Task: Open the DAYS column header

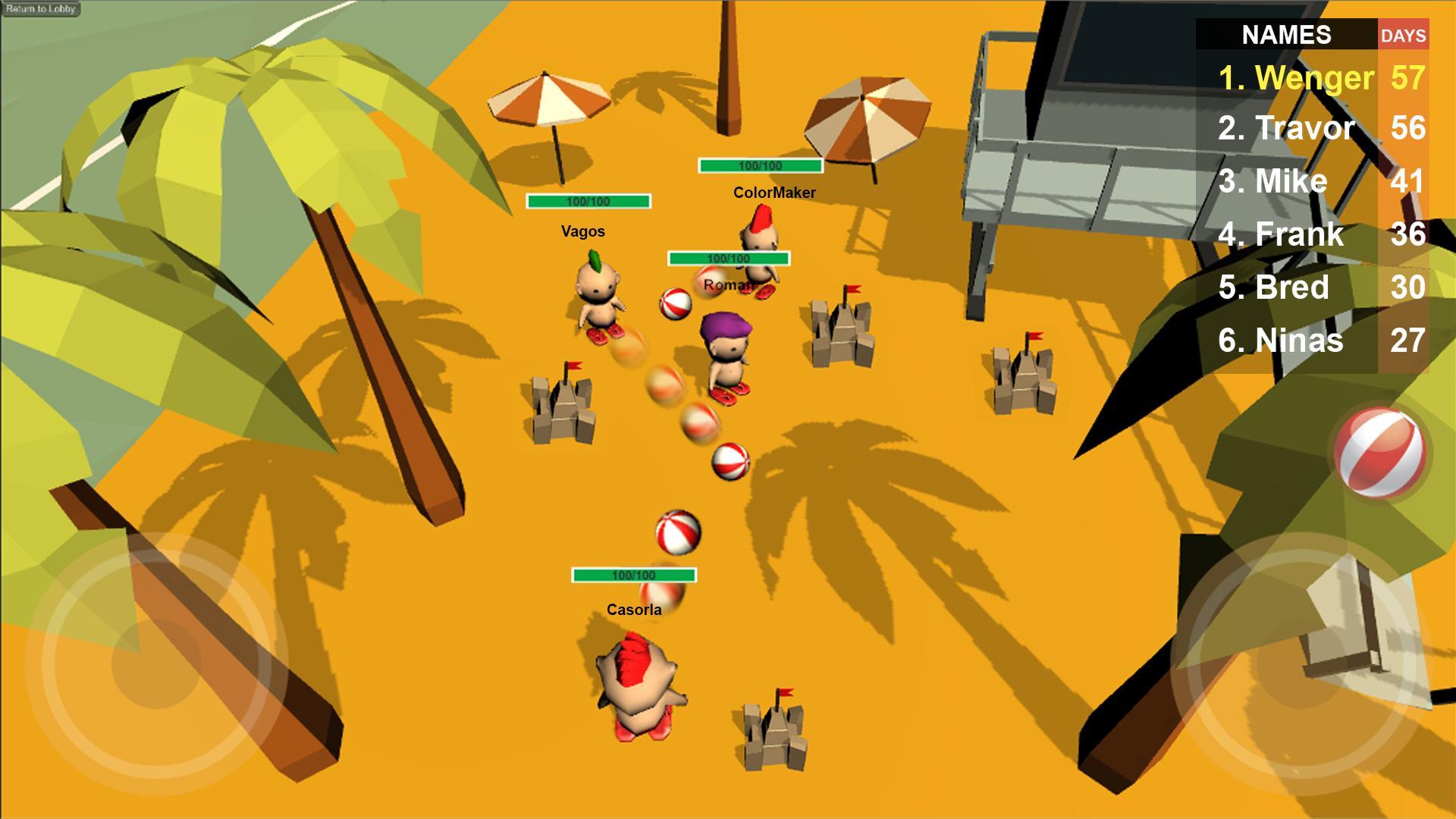Action: (x=1405, y=36)
